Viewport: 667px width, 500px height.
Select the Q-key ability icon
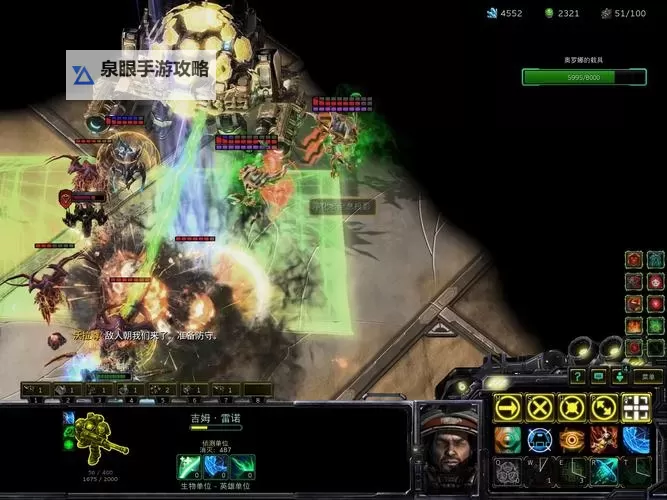click(508, 471)
